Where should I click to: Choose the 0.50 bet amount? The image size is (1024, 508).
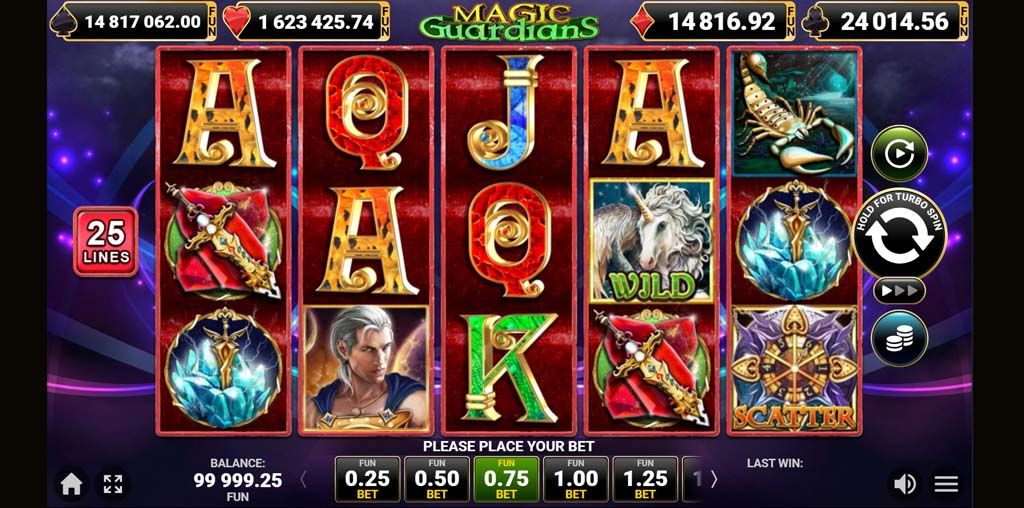(x=437, y=480)
